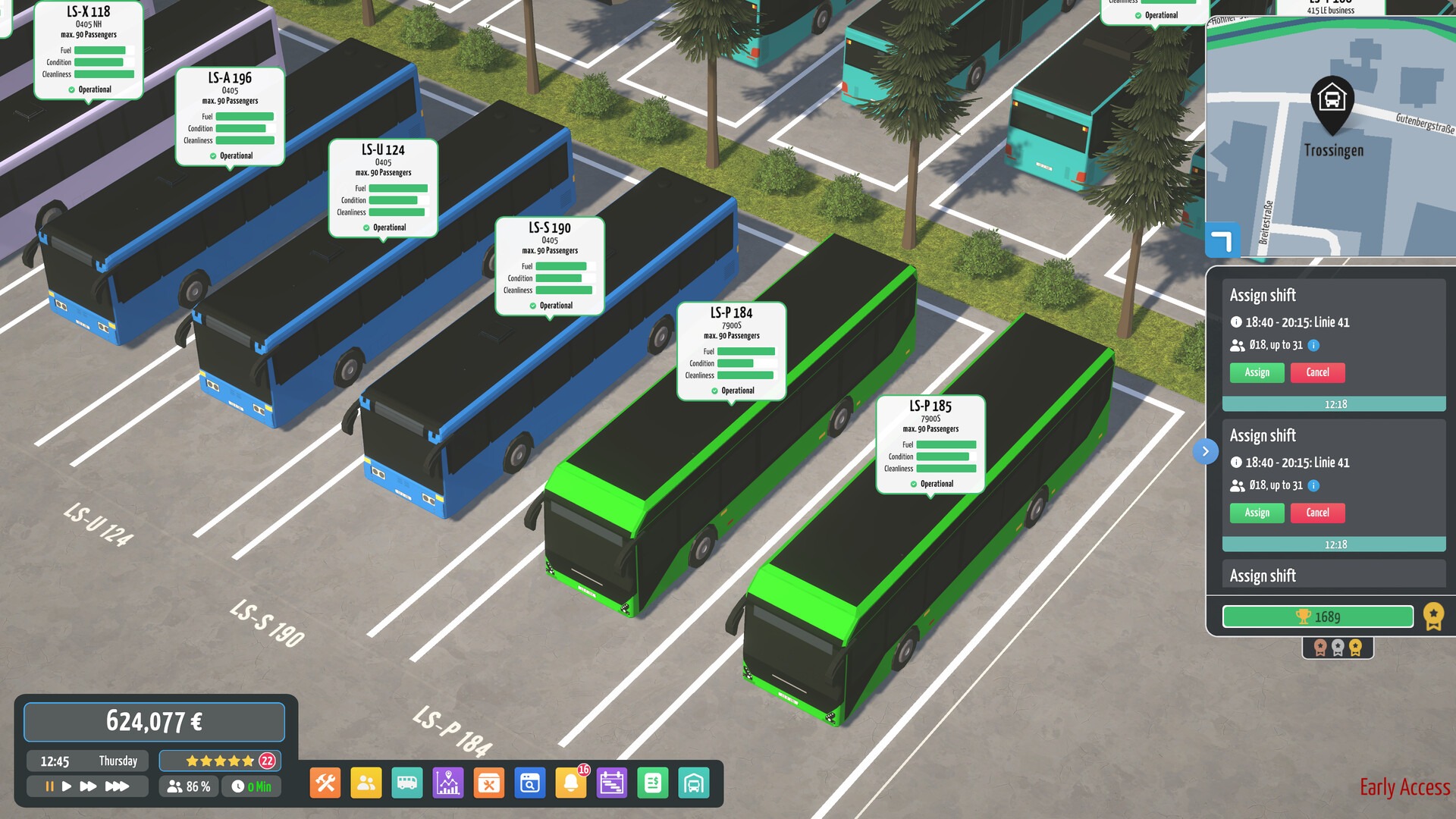Screen dimensions: 1456x819
Task: Open the bus depot panel
Action: point(694,783)
